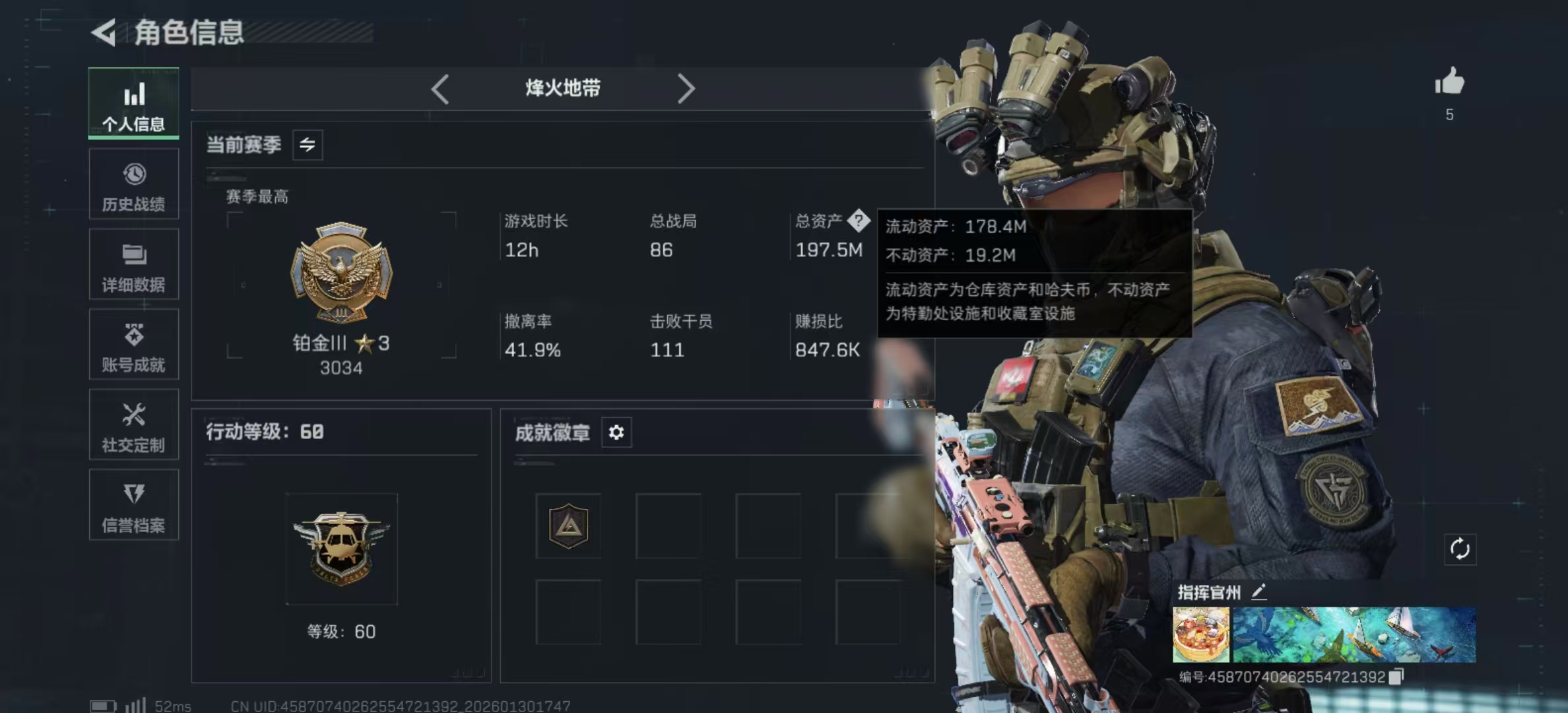The height and width of the screenshot is (713, 1568).
Task: Open the 历史战绩 panel
Action: (134, 184)
